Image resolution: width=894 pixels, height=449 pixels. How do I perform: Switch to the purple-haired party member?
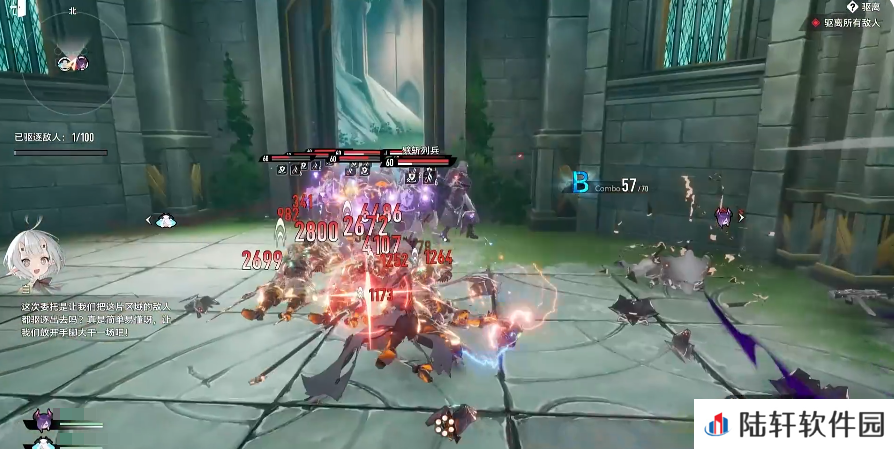pos(43,418)
